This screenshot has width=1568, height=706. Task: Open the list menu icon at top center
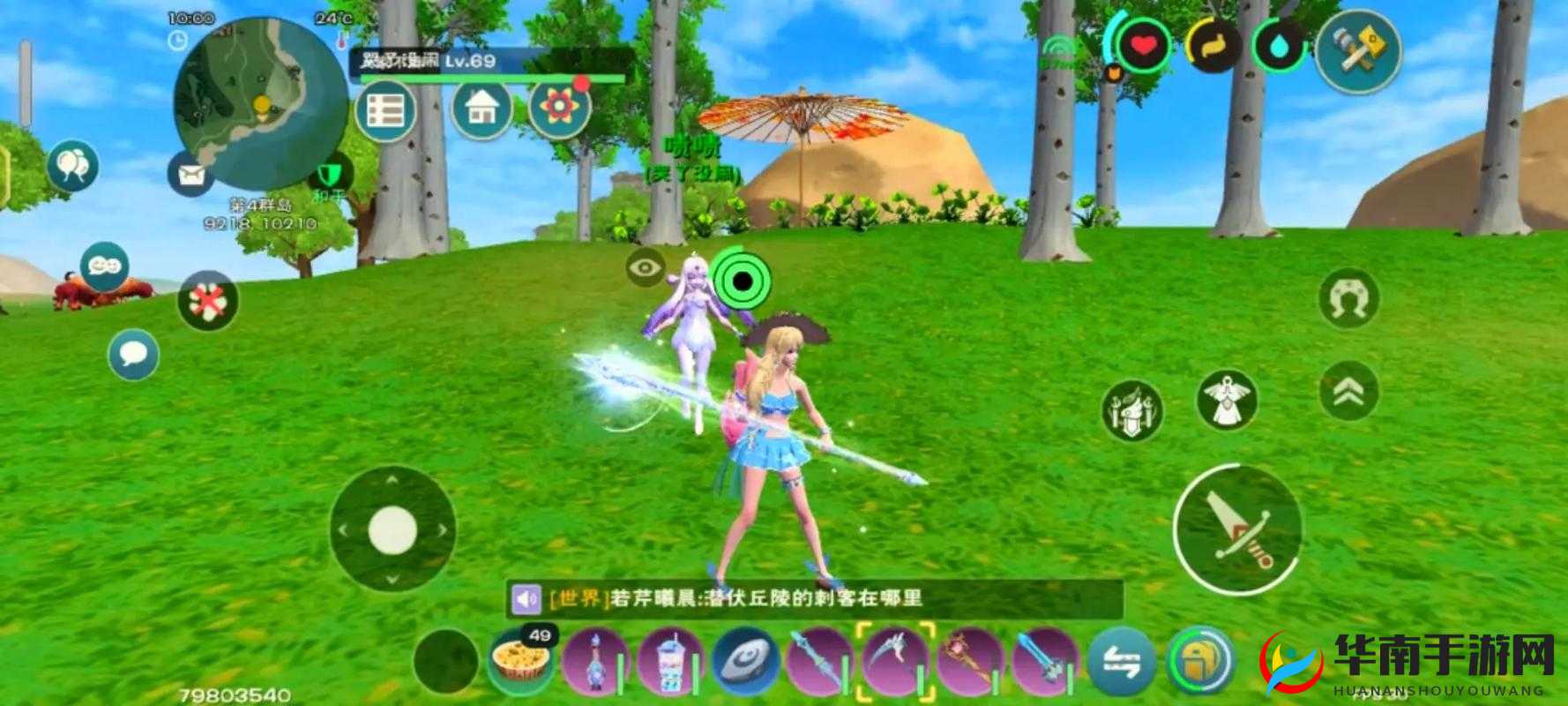pos(385,109)
